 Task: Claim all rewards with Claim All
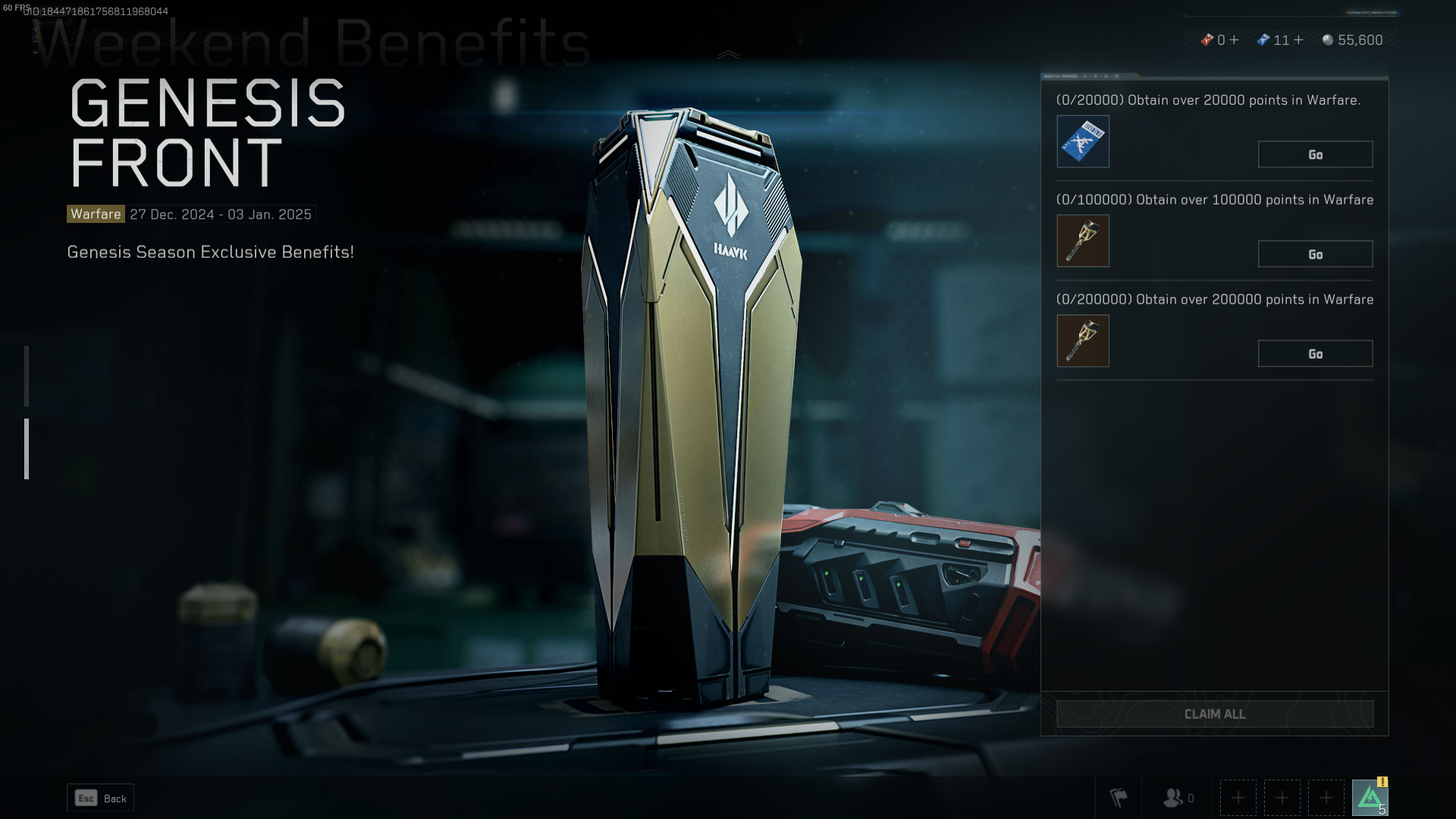pyautogui.click(x=1214, y=714)
